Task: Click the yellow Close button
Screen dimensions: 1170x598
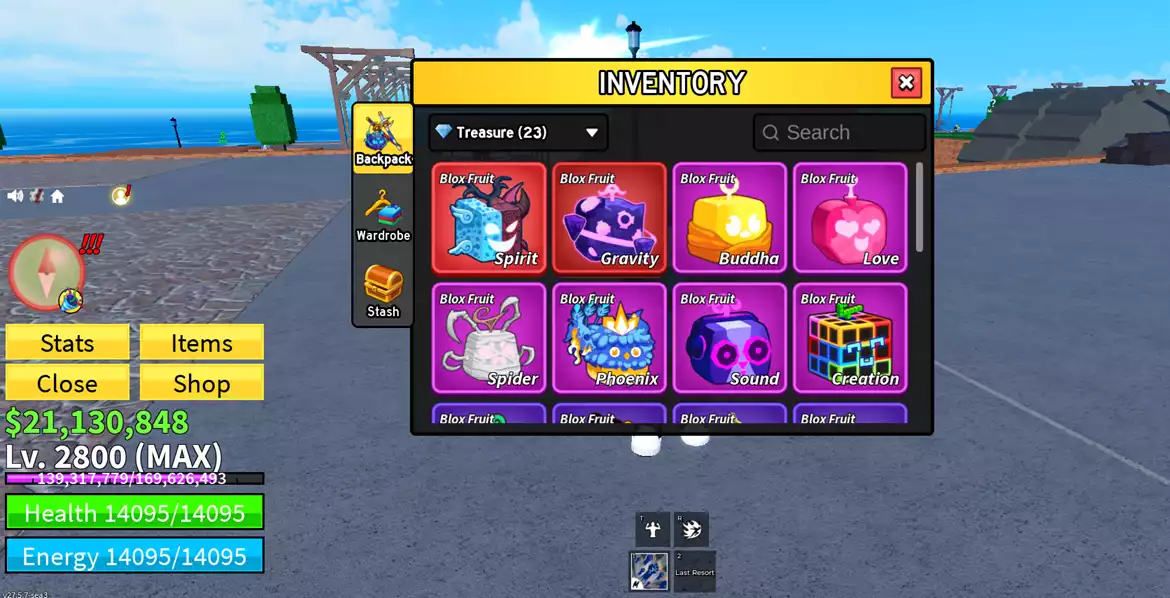Action: pos(67,383)
